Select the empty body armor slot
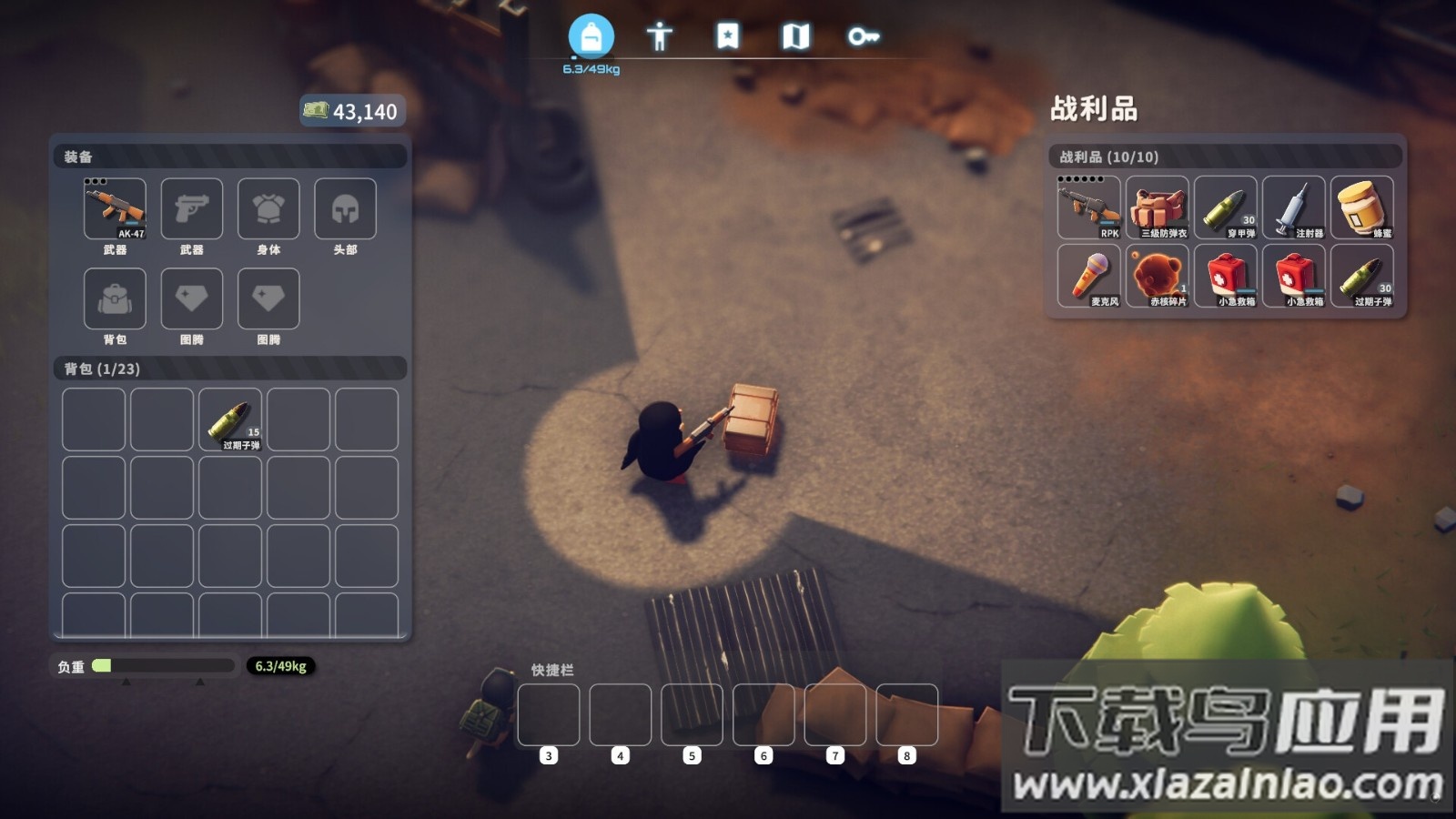 tap(268, 209)
